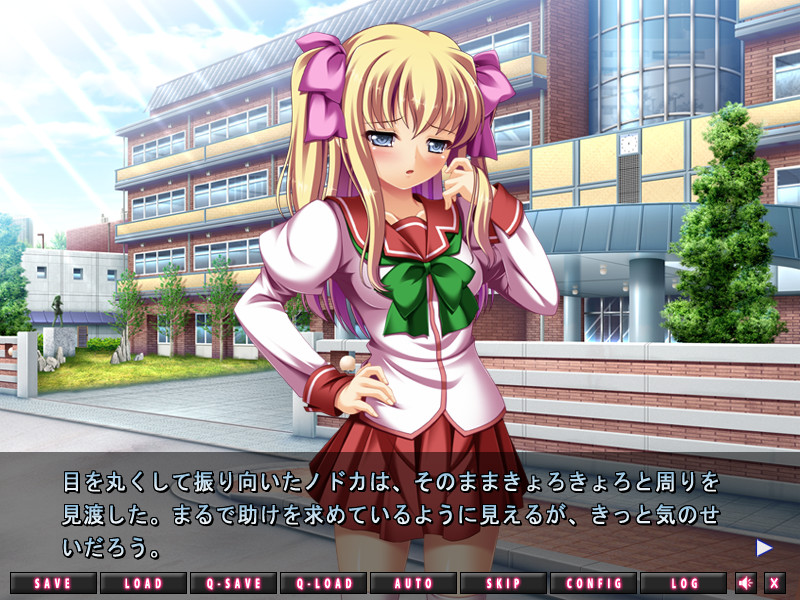This screenshot has width=800, height=600.
Task: Open the LOAD menu
Action: [144, 582]
